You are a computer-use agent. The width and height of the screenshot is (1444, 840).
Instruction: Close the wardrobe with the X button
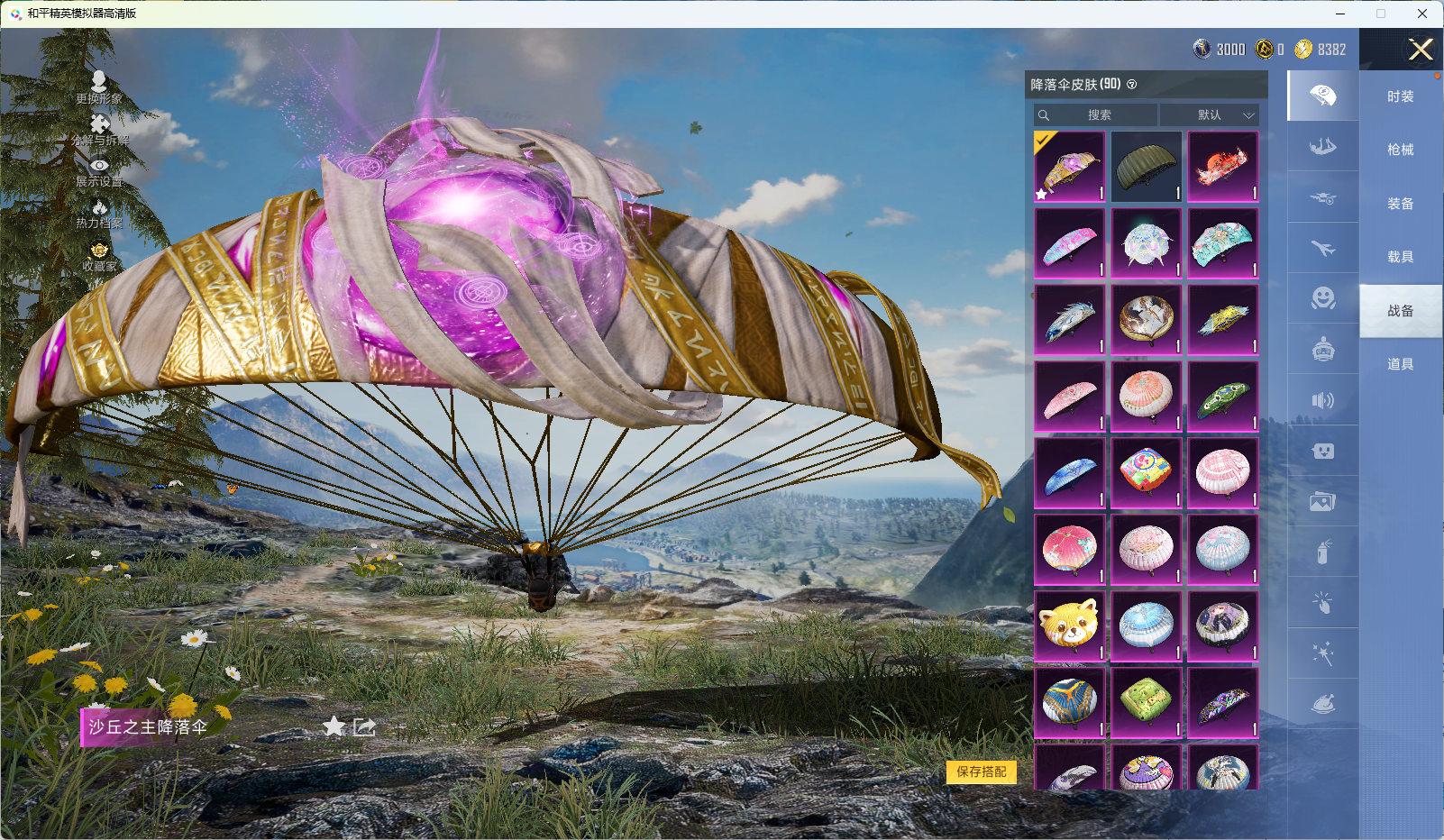[1421, 50]
